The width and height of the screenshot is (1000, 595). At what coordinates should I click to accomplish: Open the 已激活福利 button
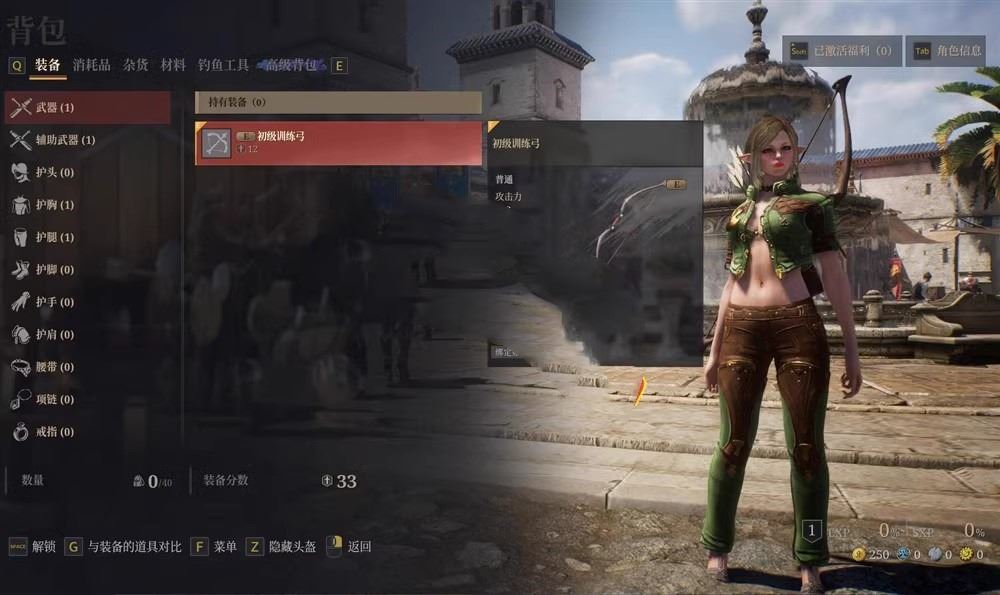click(x=841, y=51)
